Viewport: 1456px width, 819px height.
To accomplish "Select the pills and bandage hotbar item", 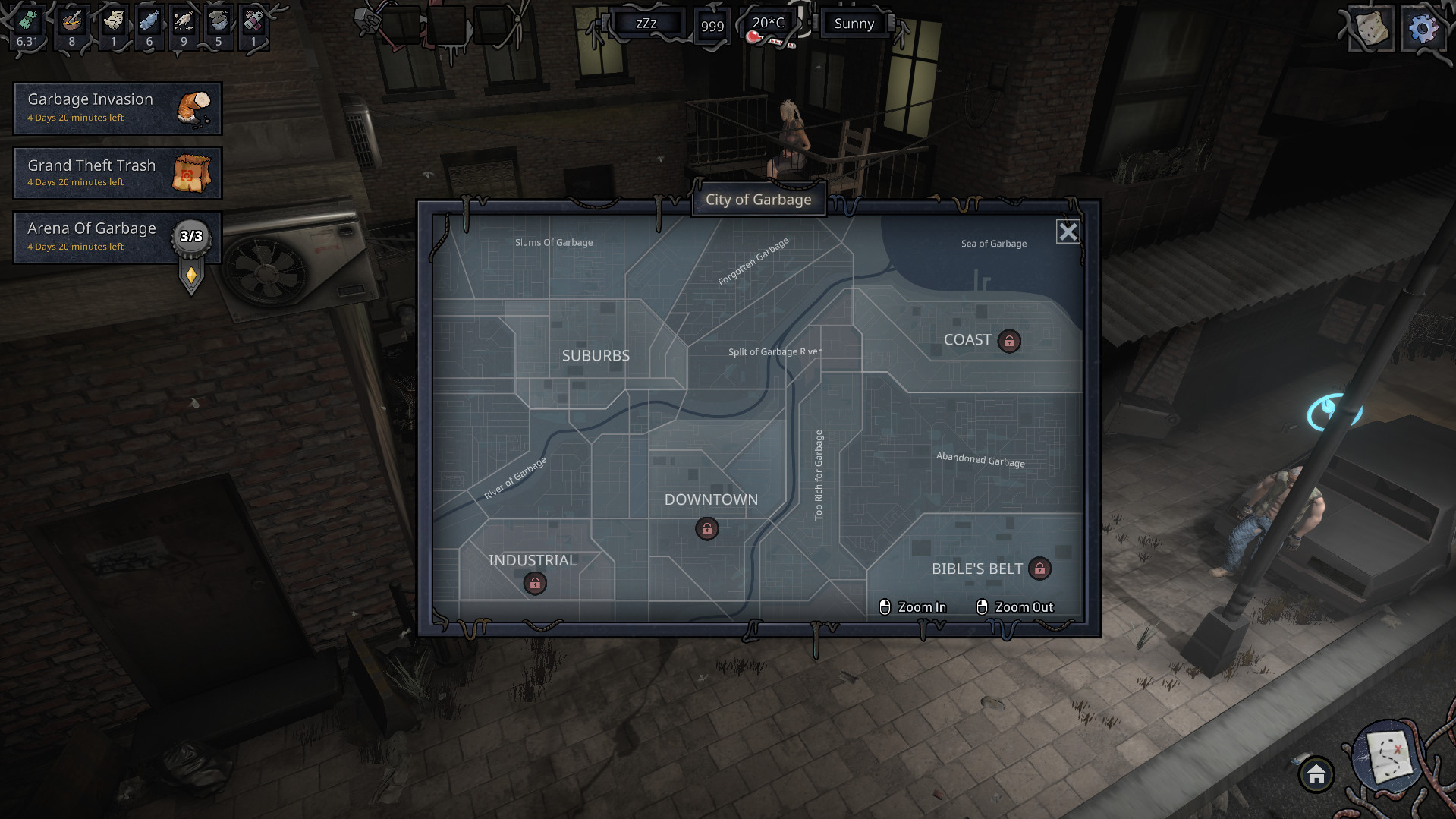I will [253, 21].
